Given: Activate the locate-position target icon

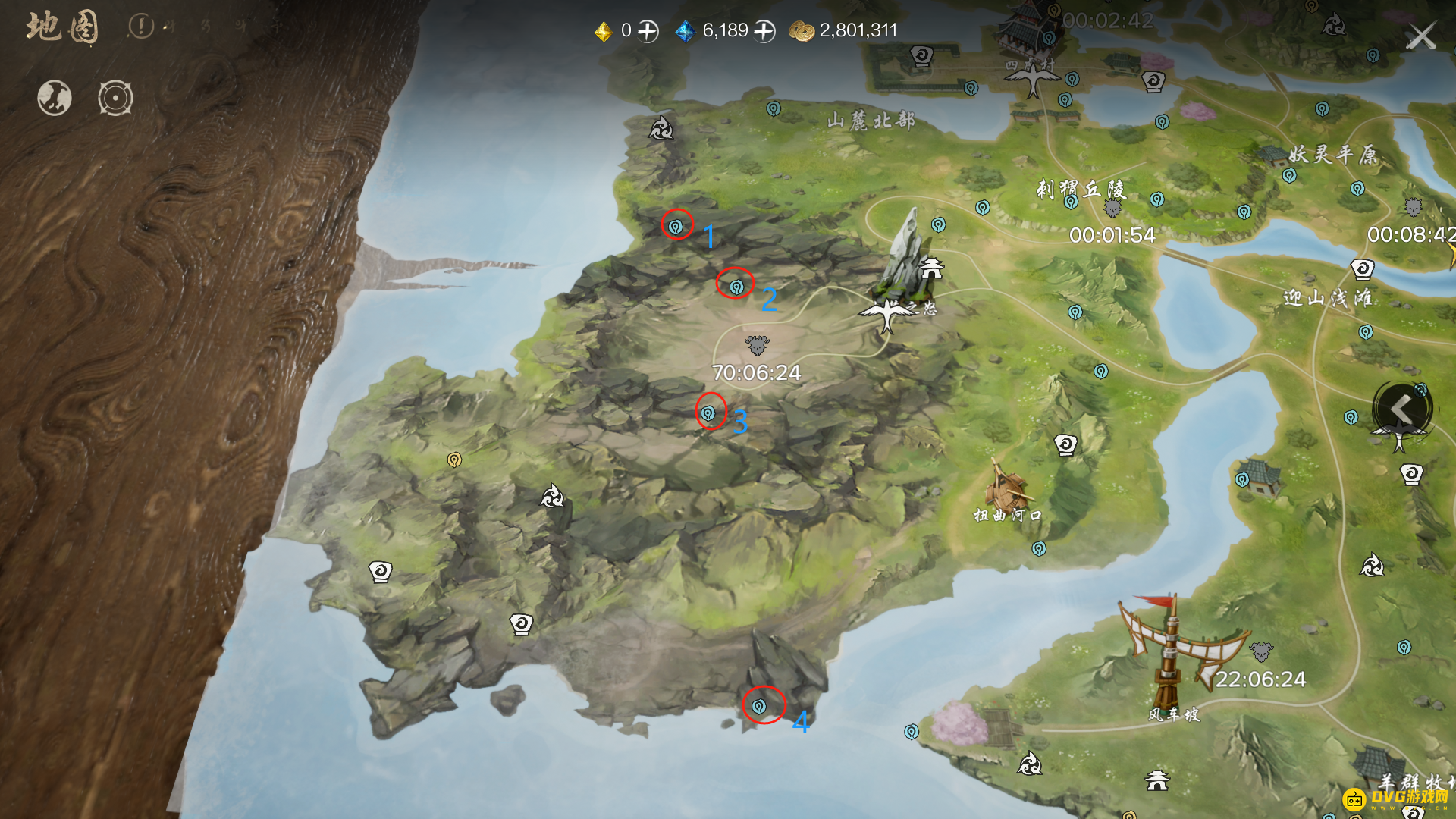Looking at the screenshot, I should pyautogui.click(x=115, y=98).
